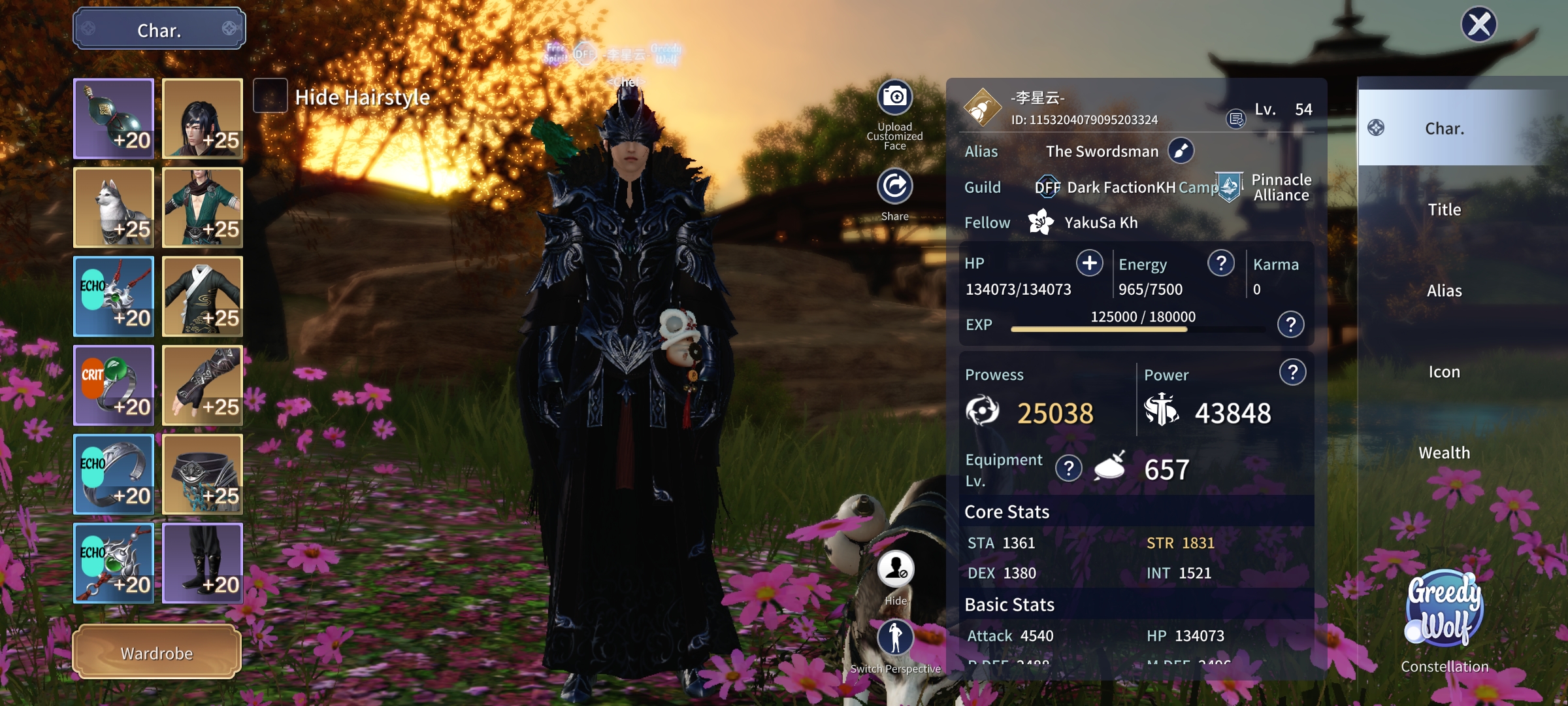Click the plus icon next to HP
Screen dimensions: 1568x706
[x=1088, y=263]
